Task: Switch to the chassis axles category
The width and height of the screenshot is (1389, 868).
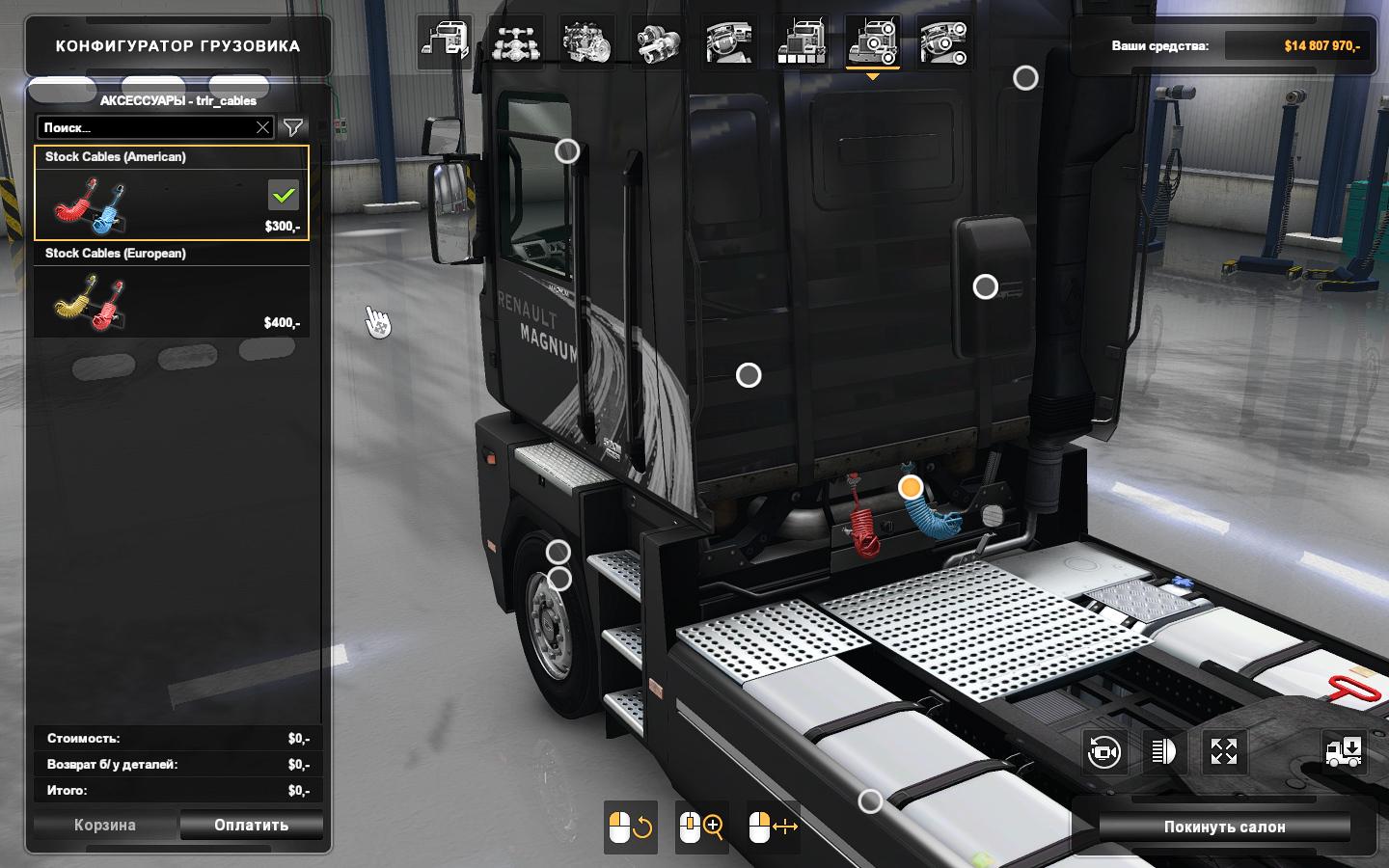Action: coord(516,42)
